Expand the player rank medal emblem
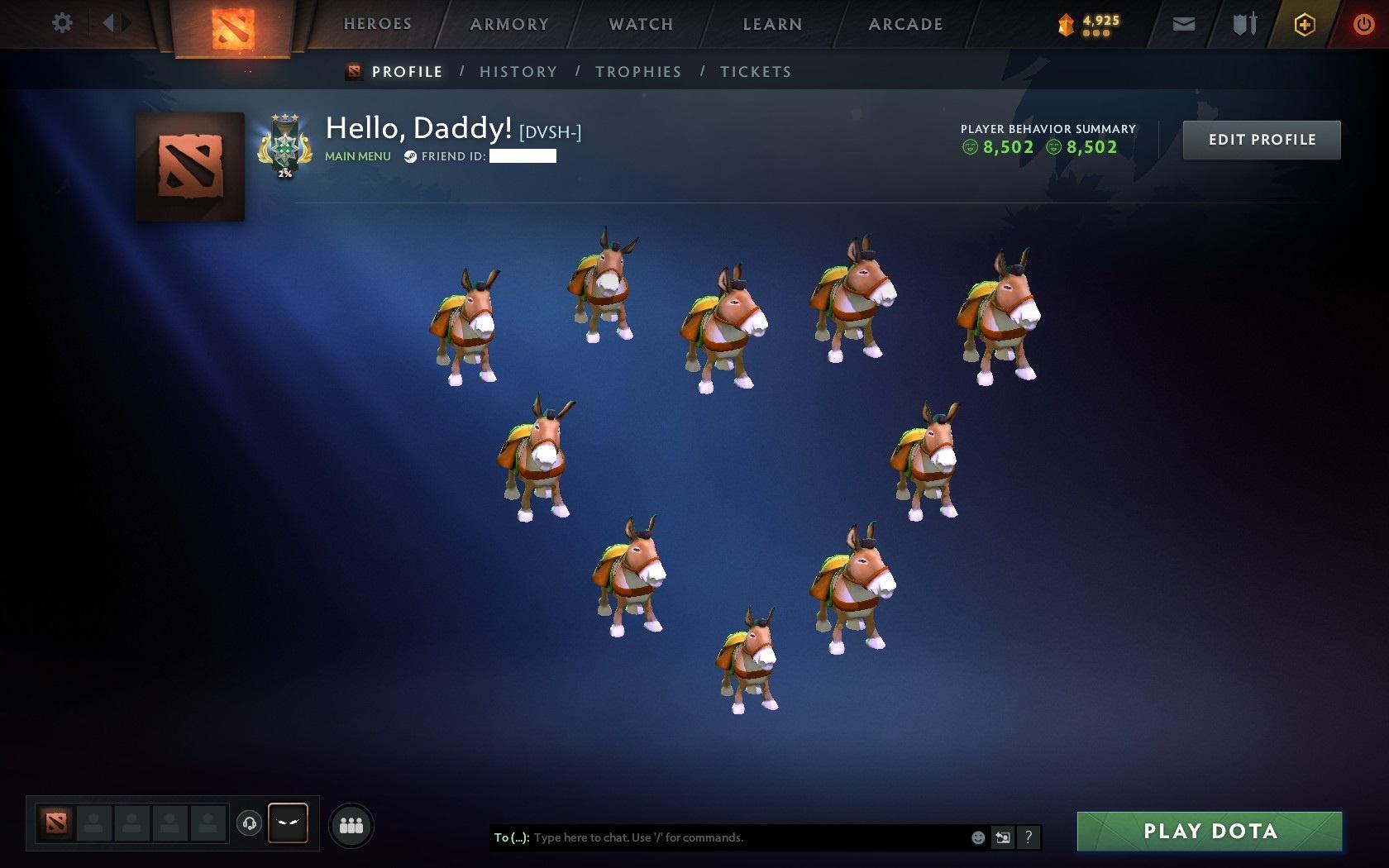The image size is (1389, 868). pyautogui.click(x=285, y=145)
